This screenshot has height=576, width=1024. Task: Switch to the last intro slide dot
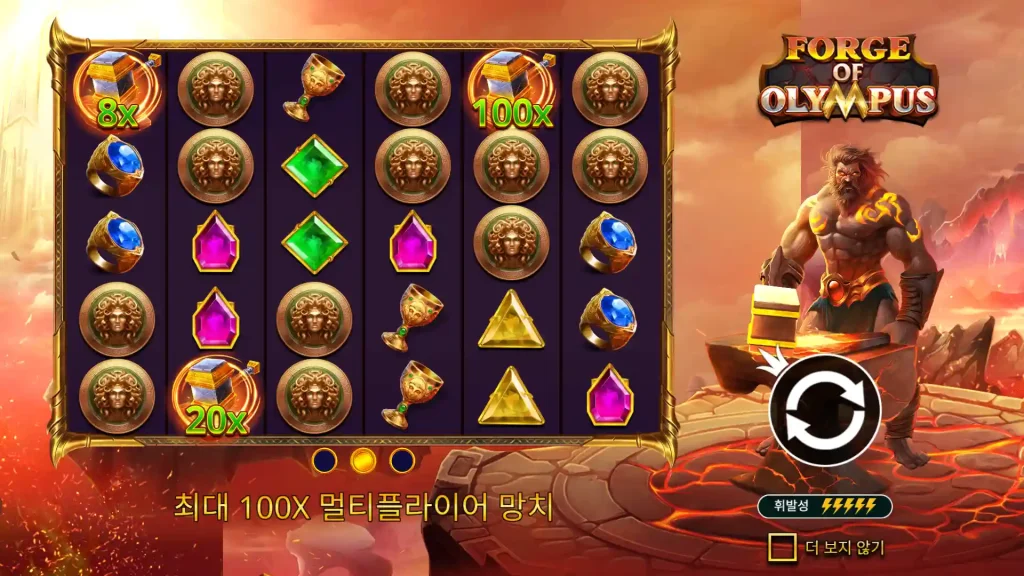(402, 460)
